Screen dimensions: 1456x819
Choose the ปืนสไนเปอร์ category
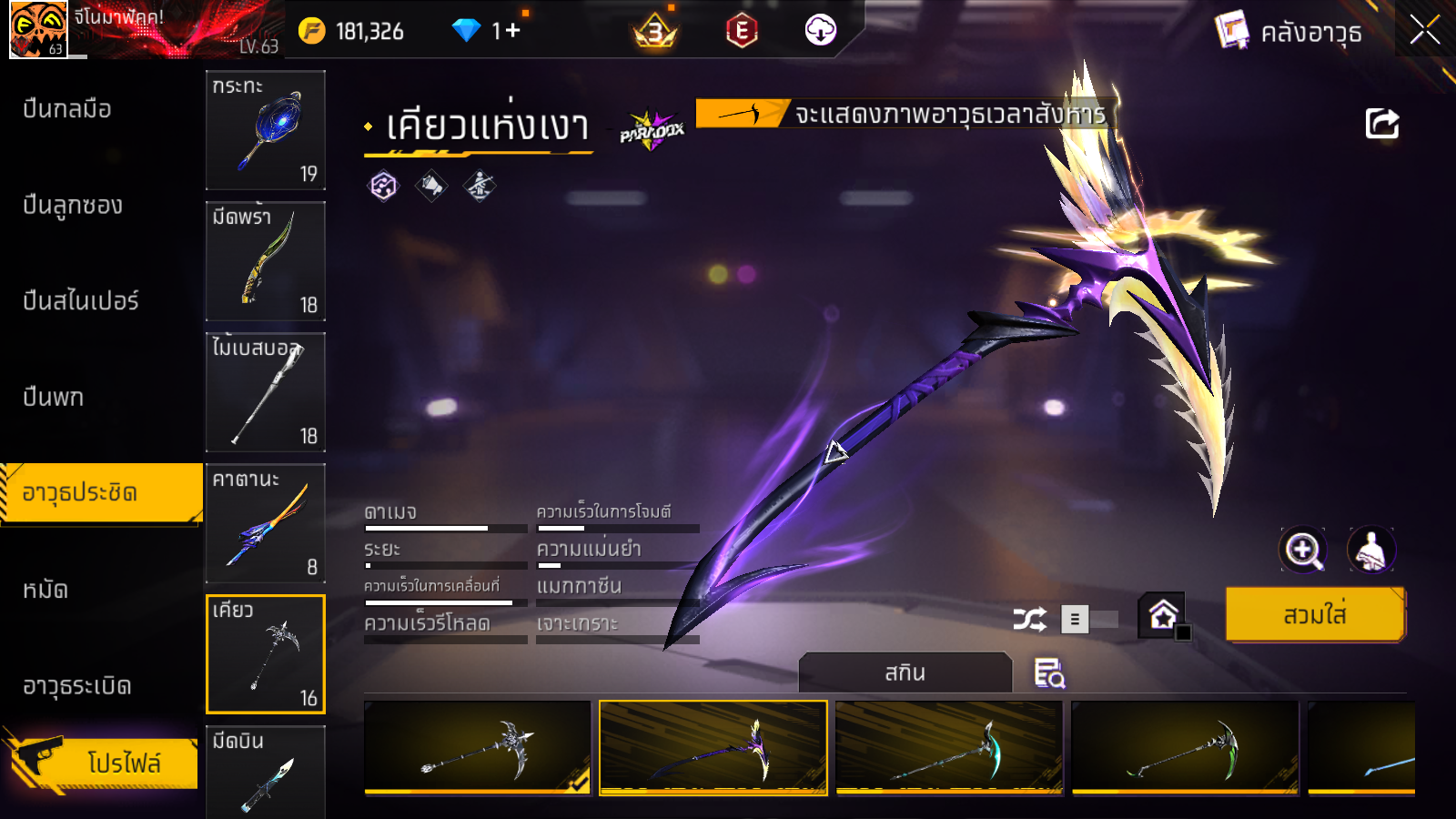(x=80, y=301)
